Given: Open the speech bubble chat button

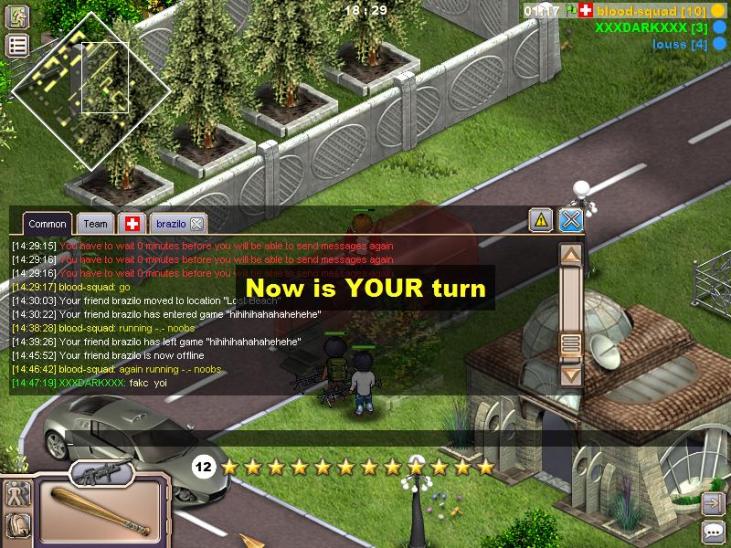Looking at the screenshot, I should (x=714, y=532).
